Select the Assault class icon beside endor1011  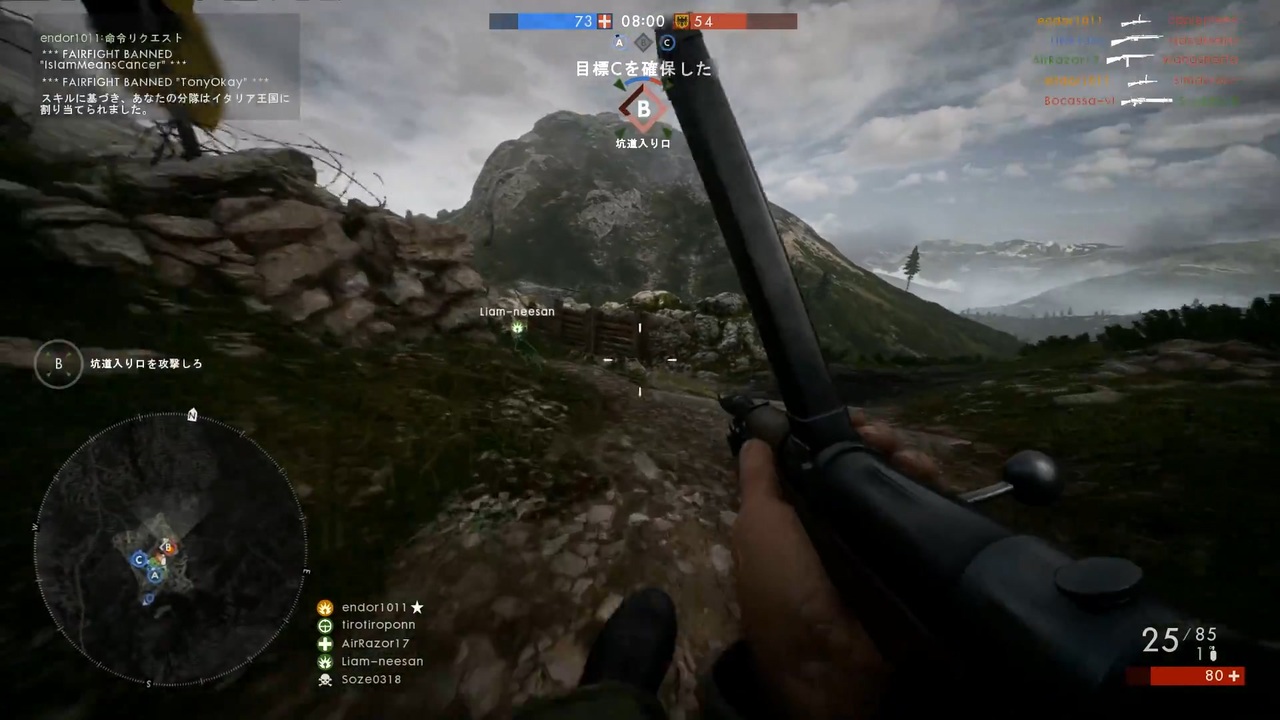[x=325, y=607]
